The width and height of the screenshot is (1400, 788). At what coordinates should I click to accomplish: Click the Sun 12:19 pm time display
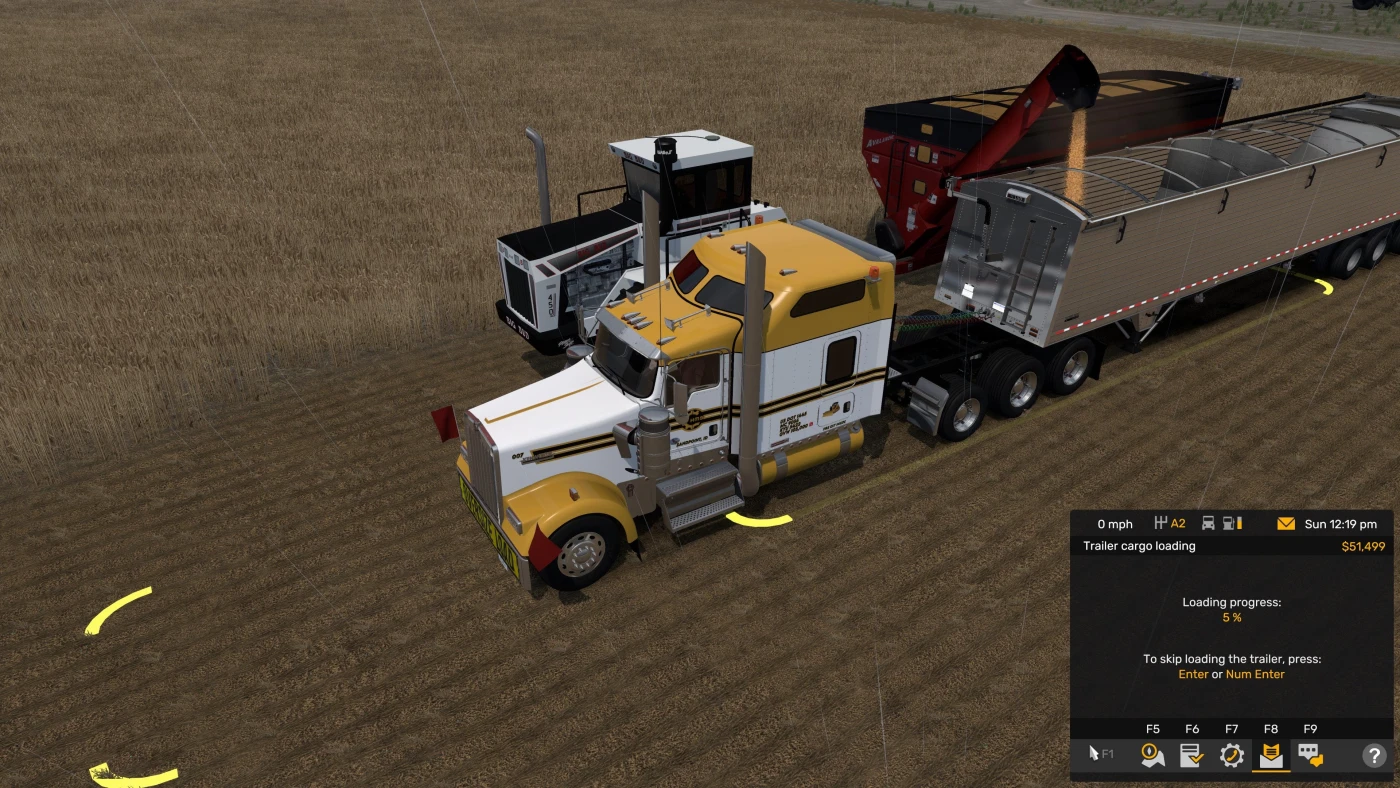click(x=1341, y=522)
